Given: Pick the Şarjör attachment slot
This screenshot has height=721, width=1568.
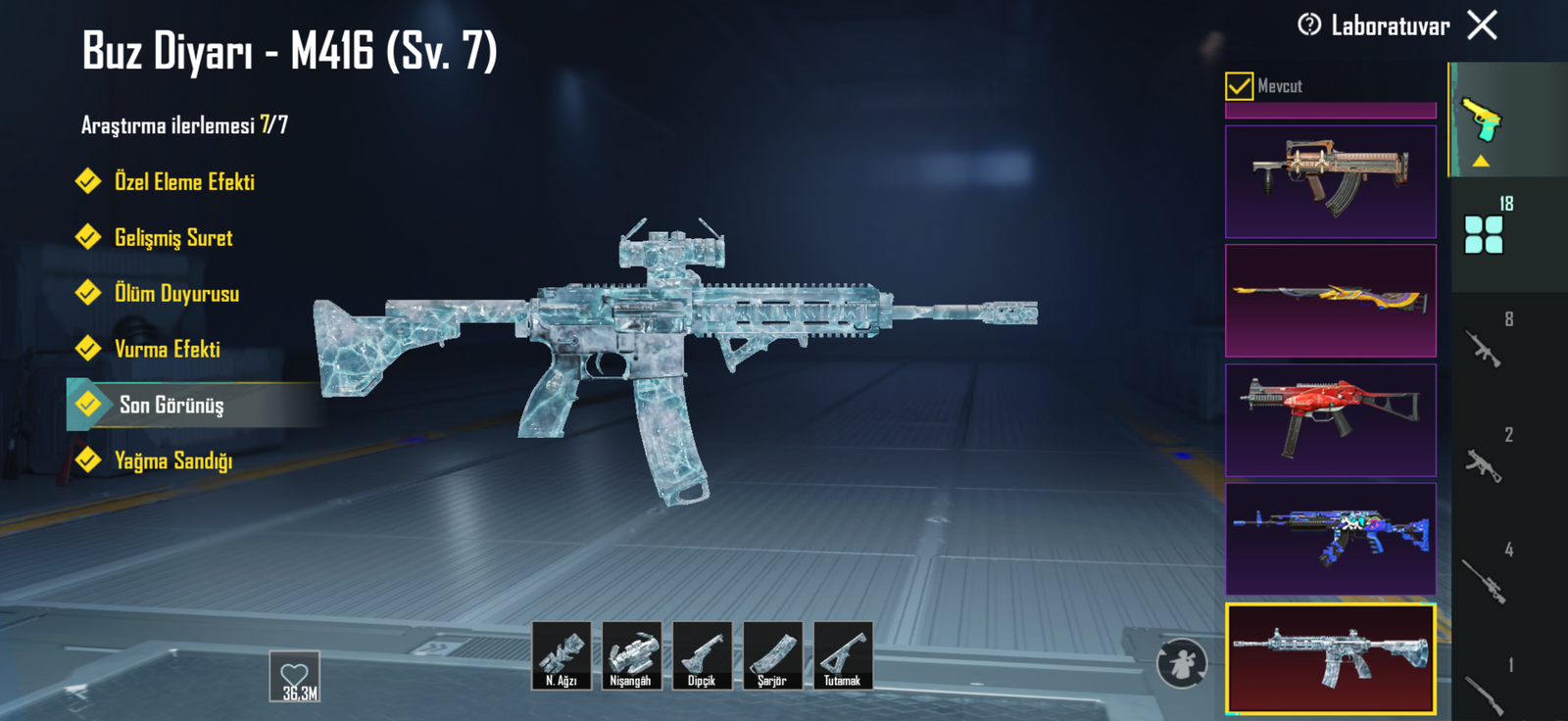Looking at the screenshot, I should click(x=772, y=655).
